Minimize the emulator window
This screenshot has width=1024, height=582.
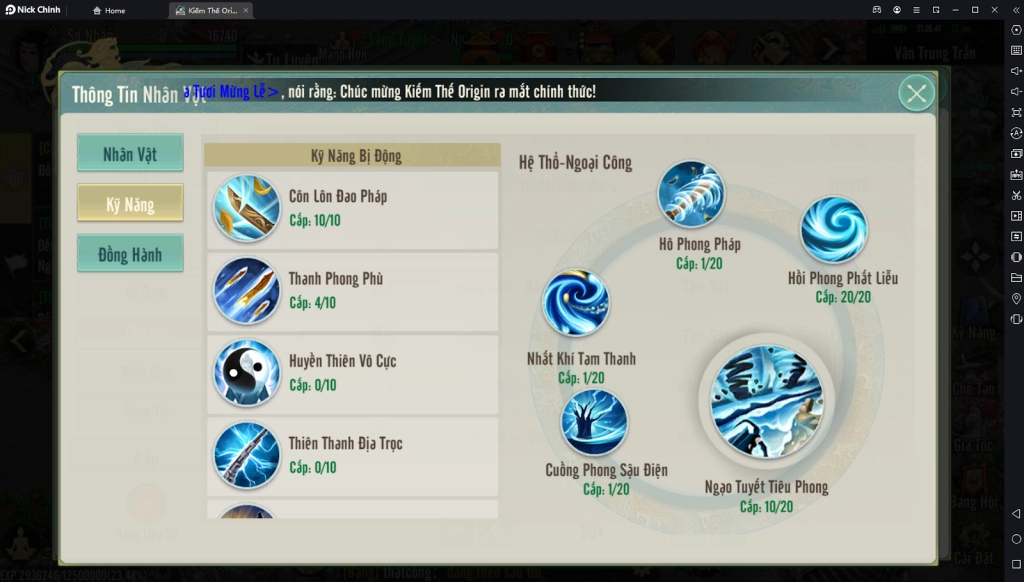click(x=955, y=10)
